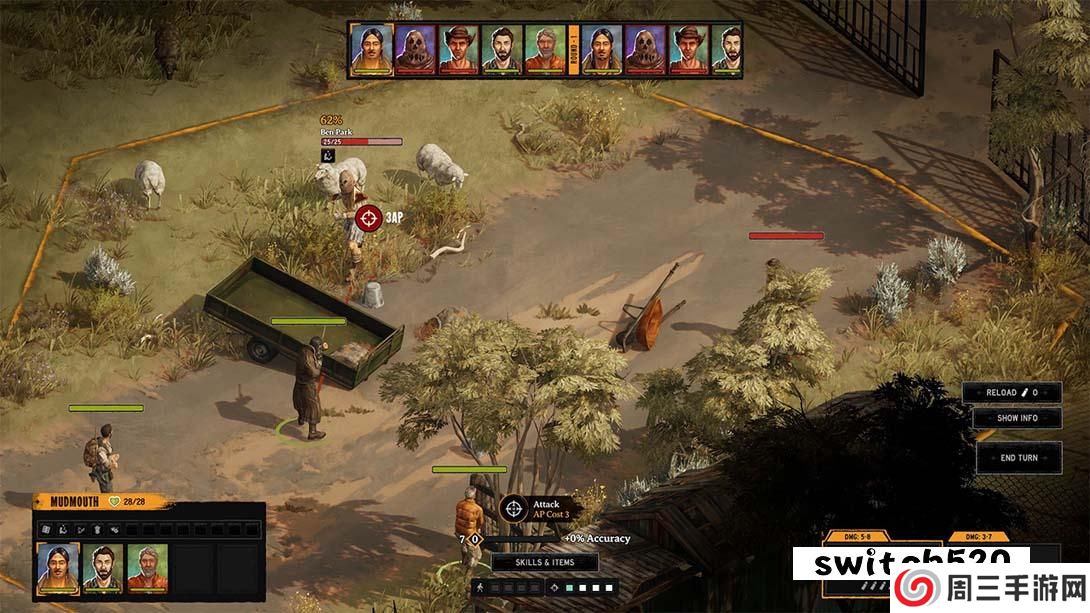Select the Attack crosshair action icon
Image resolution: width=1090 pixels, height=613 pixels.
click(x=514, y=508)
